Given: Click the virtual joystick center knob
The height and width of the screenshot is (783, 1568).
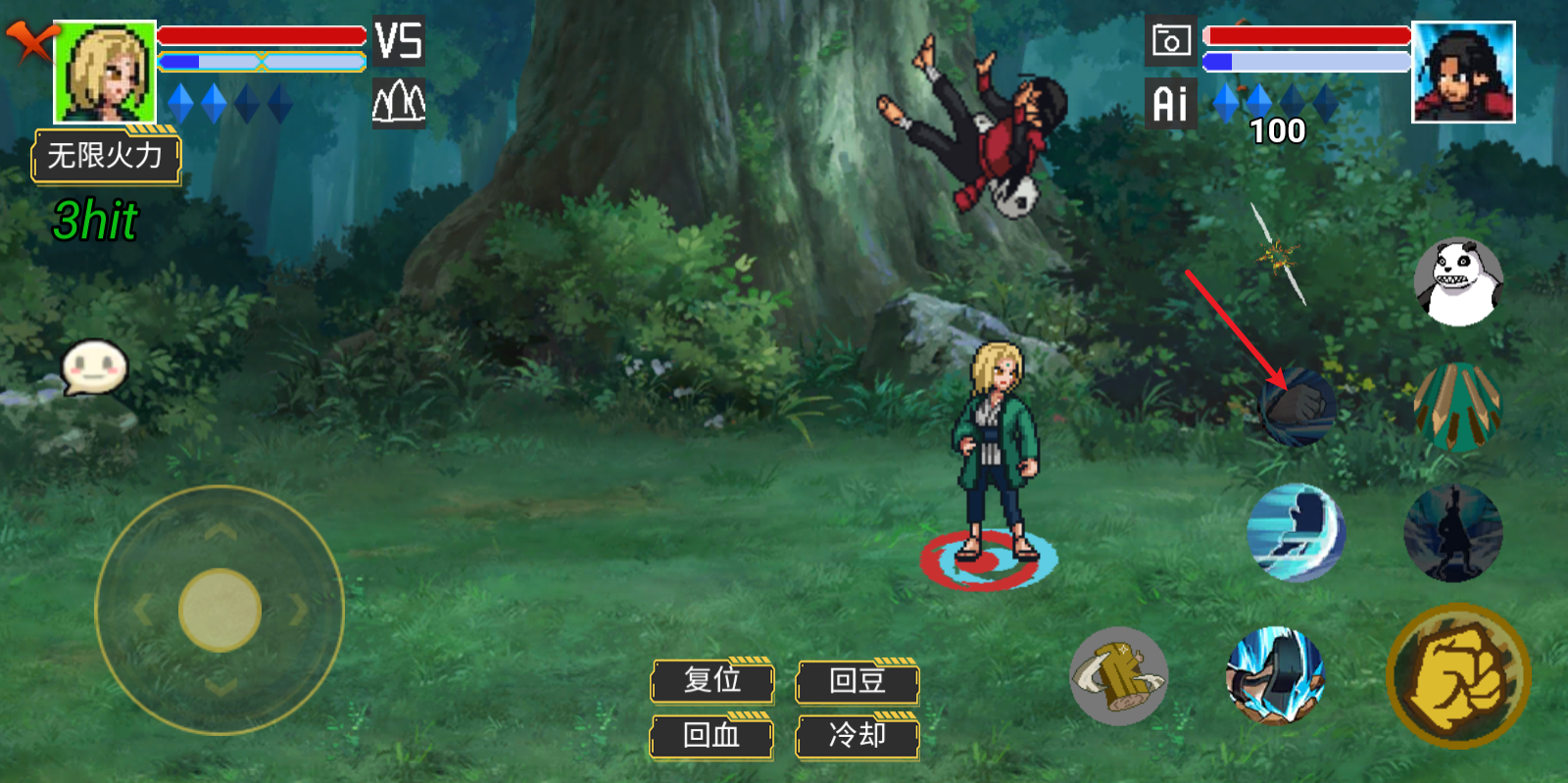Looking at the screenshot, I should tap(220, 610).
